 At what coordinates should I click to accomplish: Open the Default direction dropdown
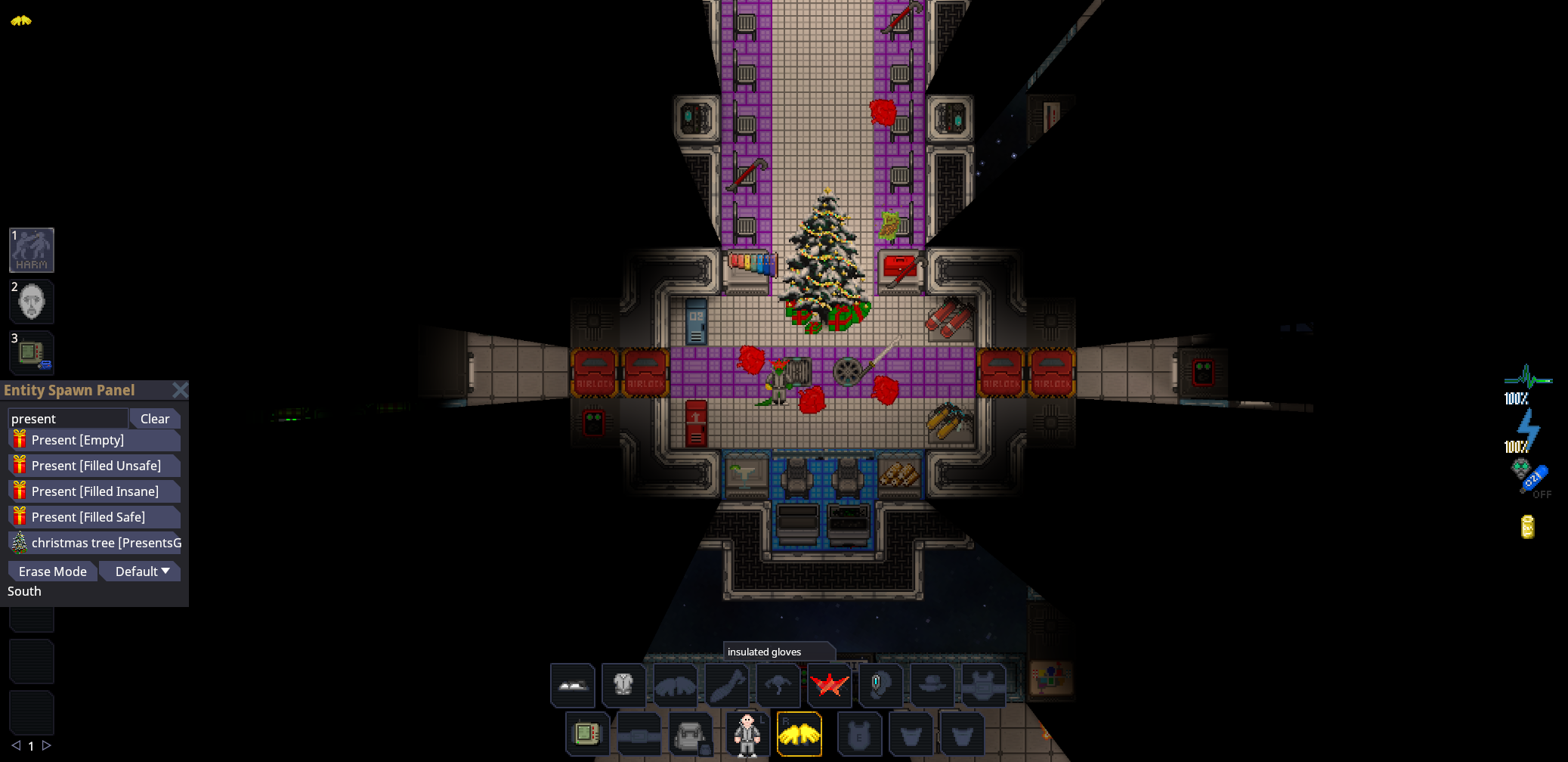click(x=140, y=571)
